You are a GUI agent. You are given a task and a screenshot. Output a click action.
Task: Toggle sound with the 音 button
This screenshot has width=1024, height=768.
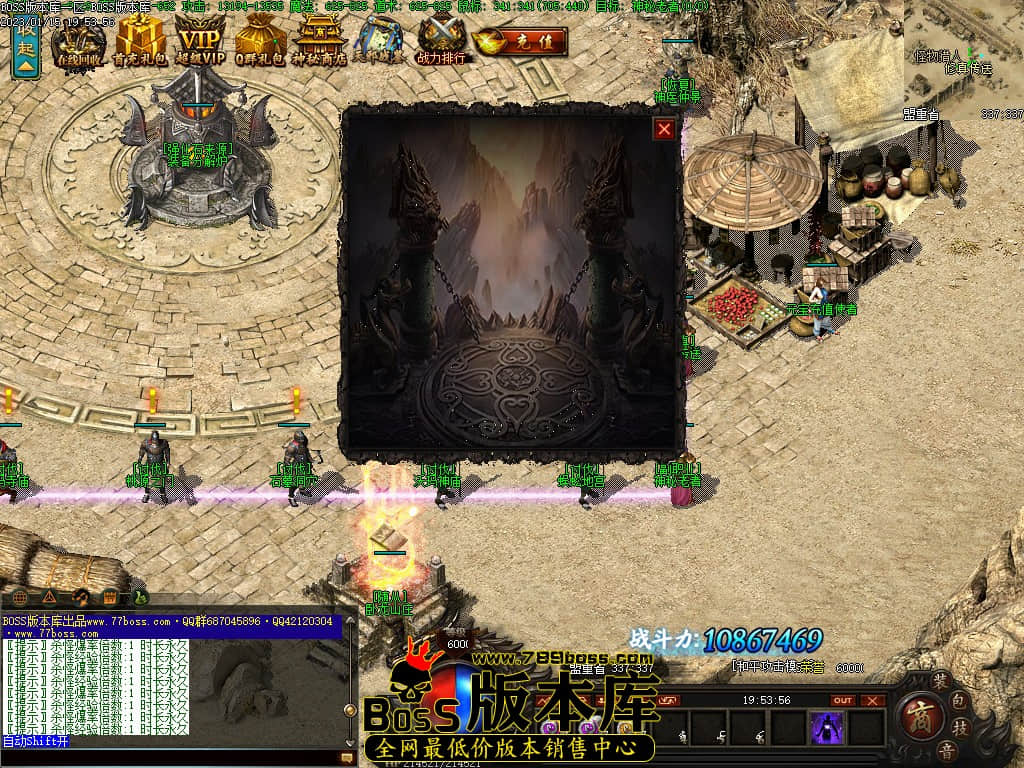click(945, 749)
